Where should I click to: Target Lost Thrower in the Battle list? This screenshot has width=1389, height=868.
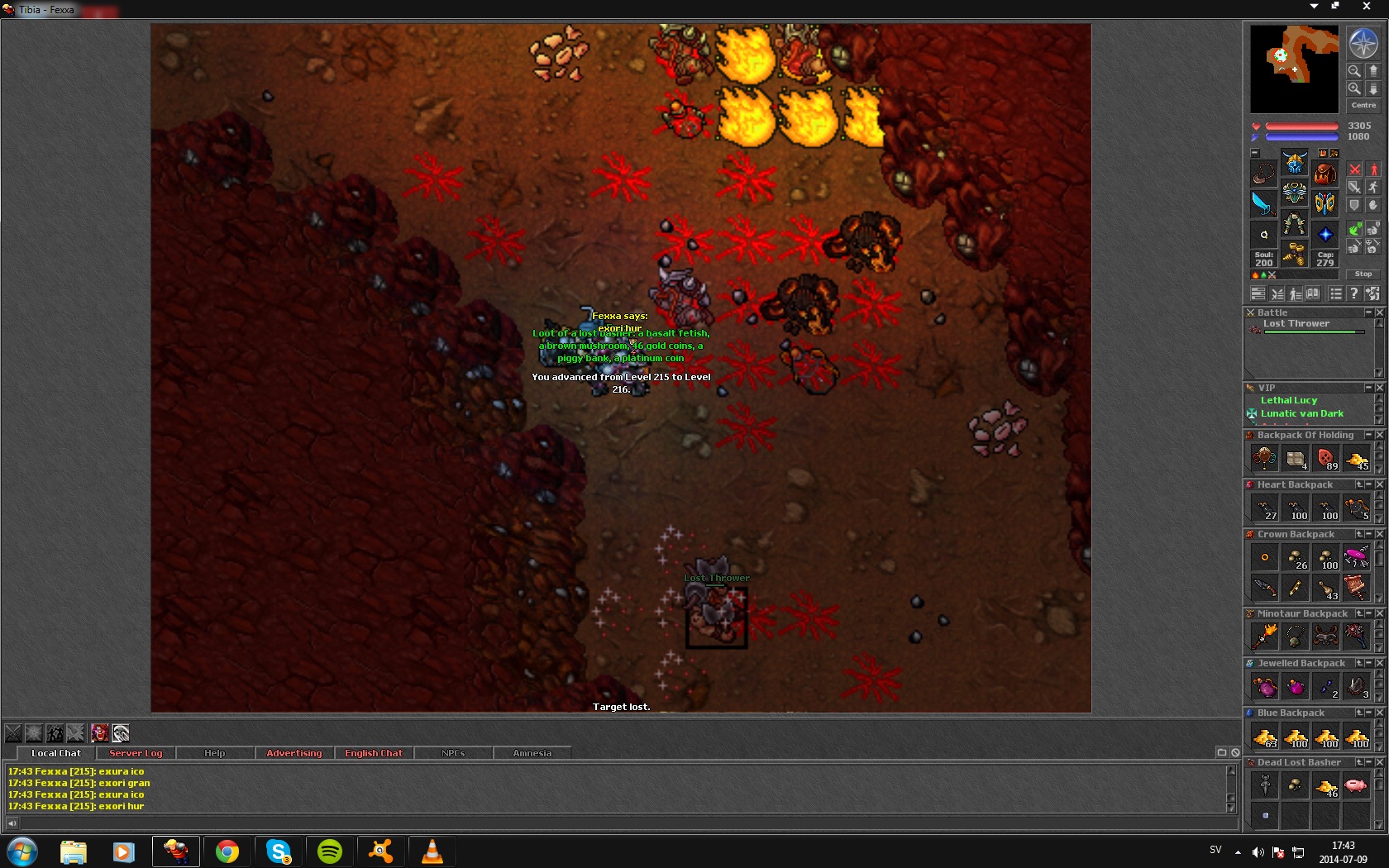tap(1296, 324)
